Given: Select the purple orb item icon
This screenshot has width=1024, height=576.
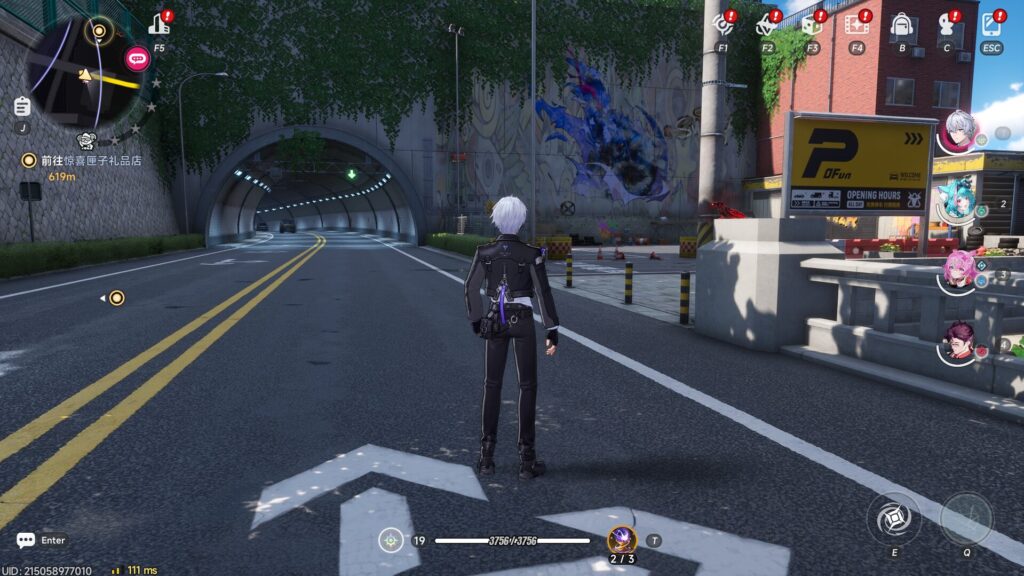Looking at the screenshot, I should point(621,539).
